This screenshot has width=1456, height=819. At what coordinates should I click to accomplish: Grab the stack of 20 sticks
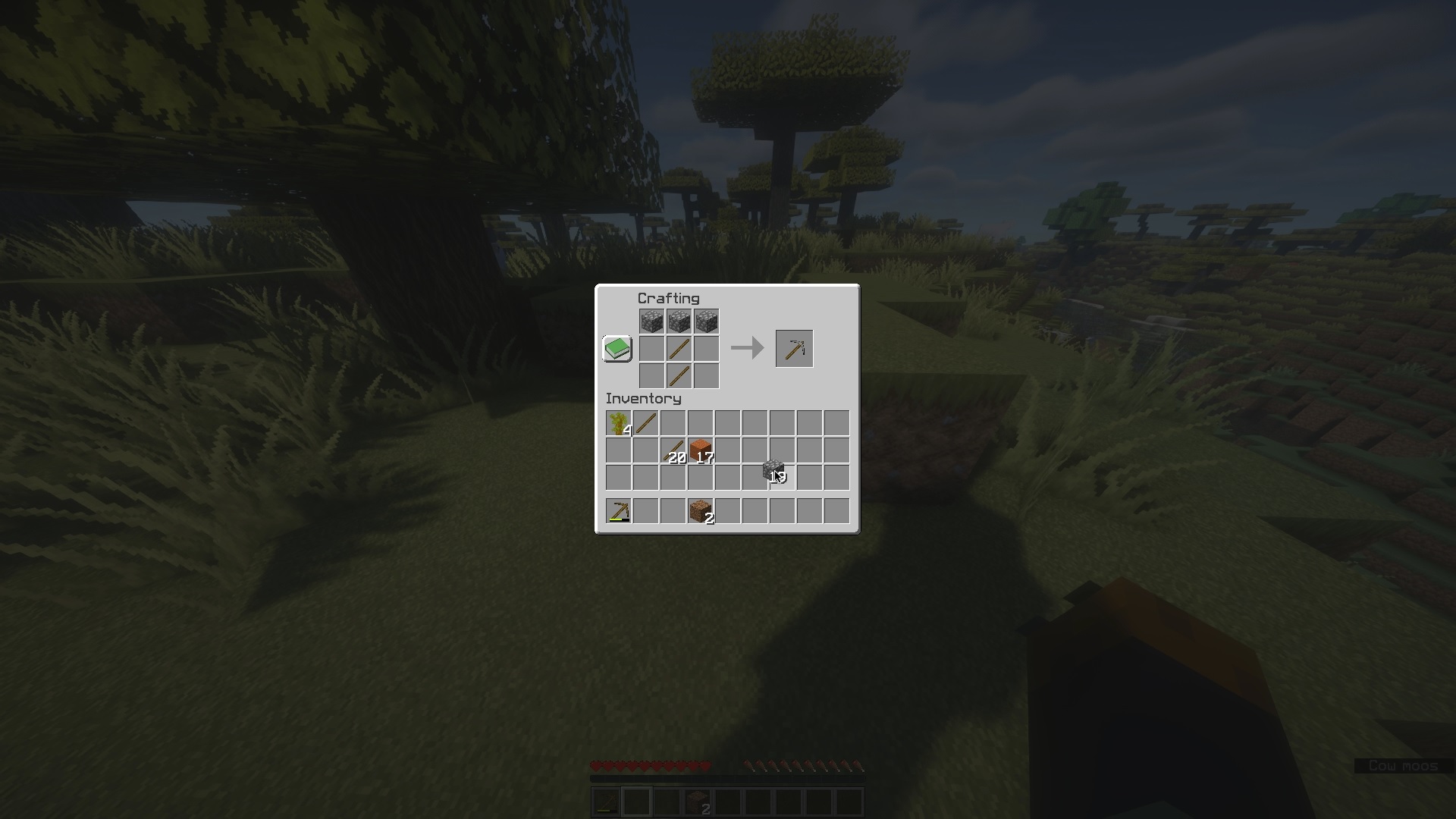pyautogui.click(x=672, y=450)
